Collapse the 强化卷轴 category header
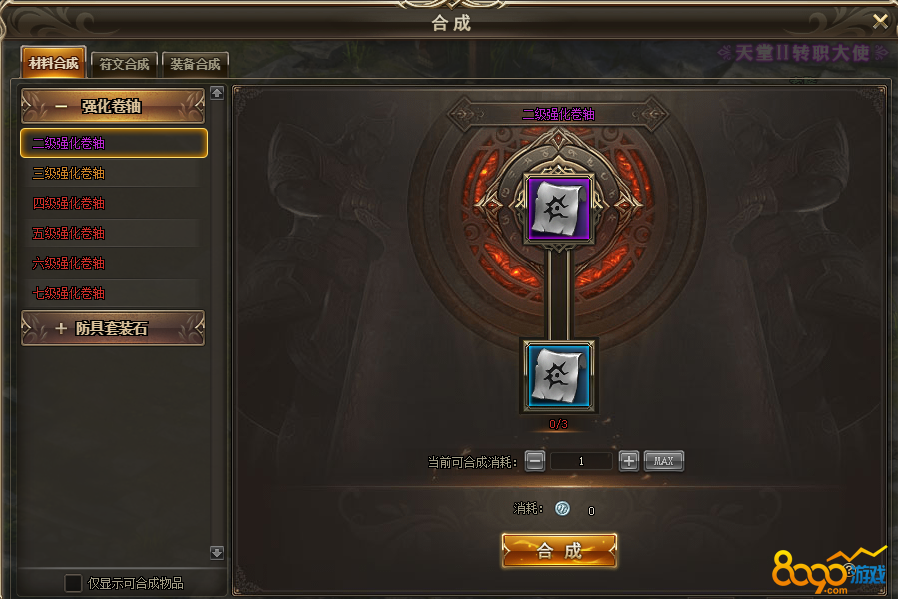This screenshot has width=898, height=599. 112,107
